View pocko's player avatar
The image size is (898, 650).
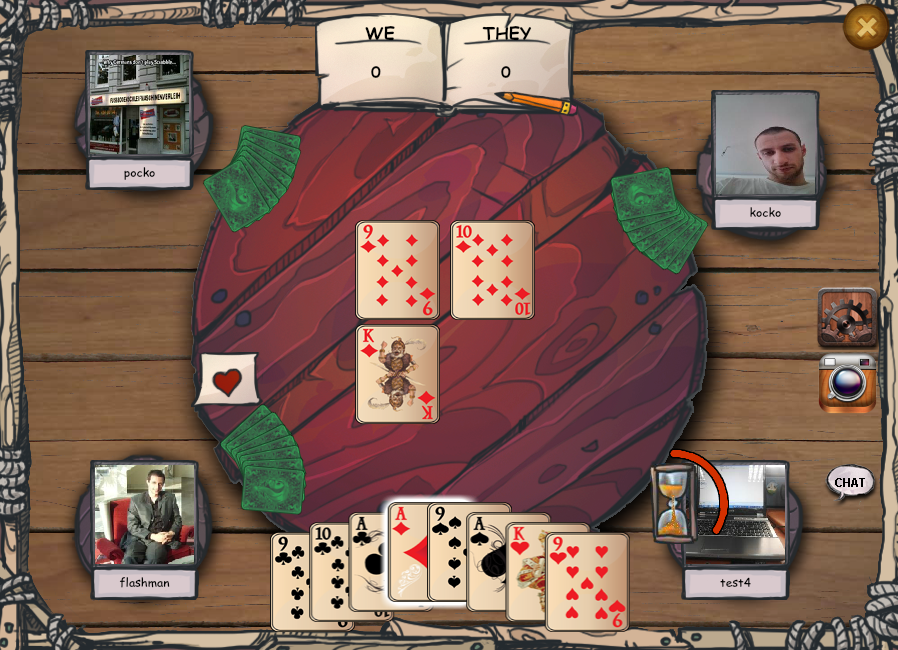click(x=139, y=104)
